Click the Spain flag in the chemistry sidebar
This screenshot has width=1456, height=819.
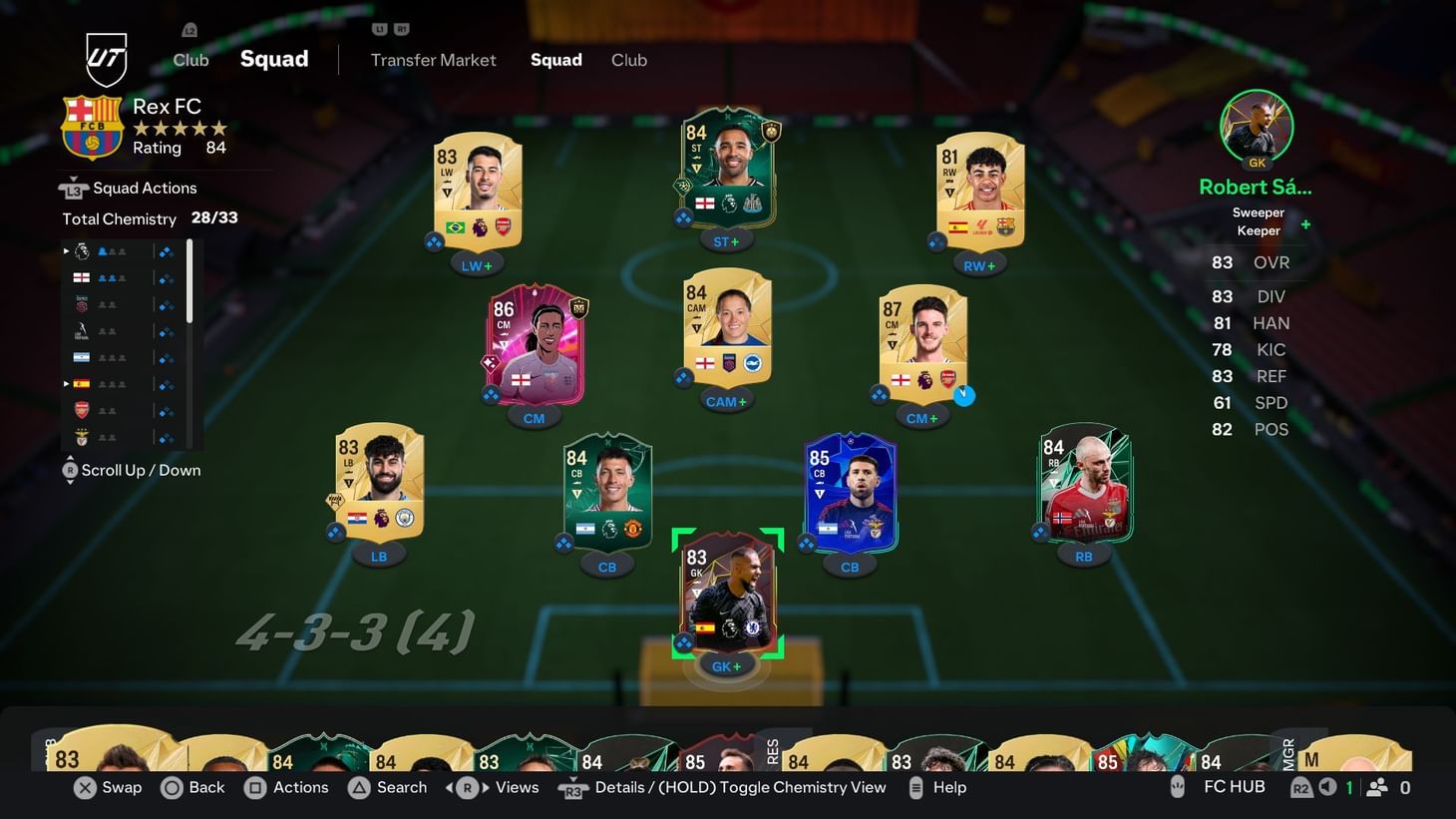pyautogui.click(x=81, y=383)
